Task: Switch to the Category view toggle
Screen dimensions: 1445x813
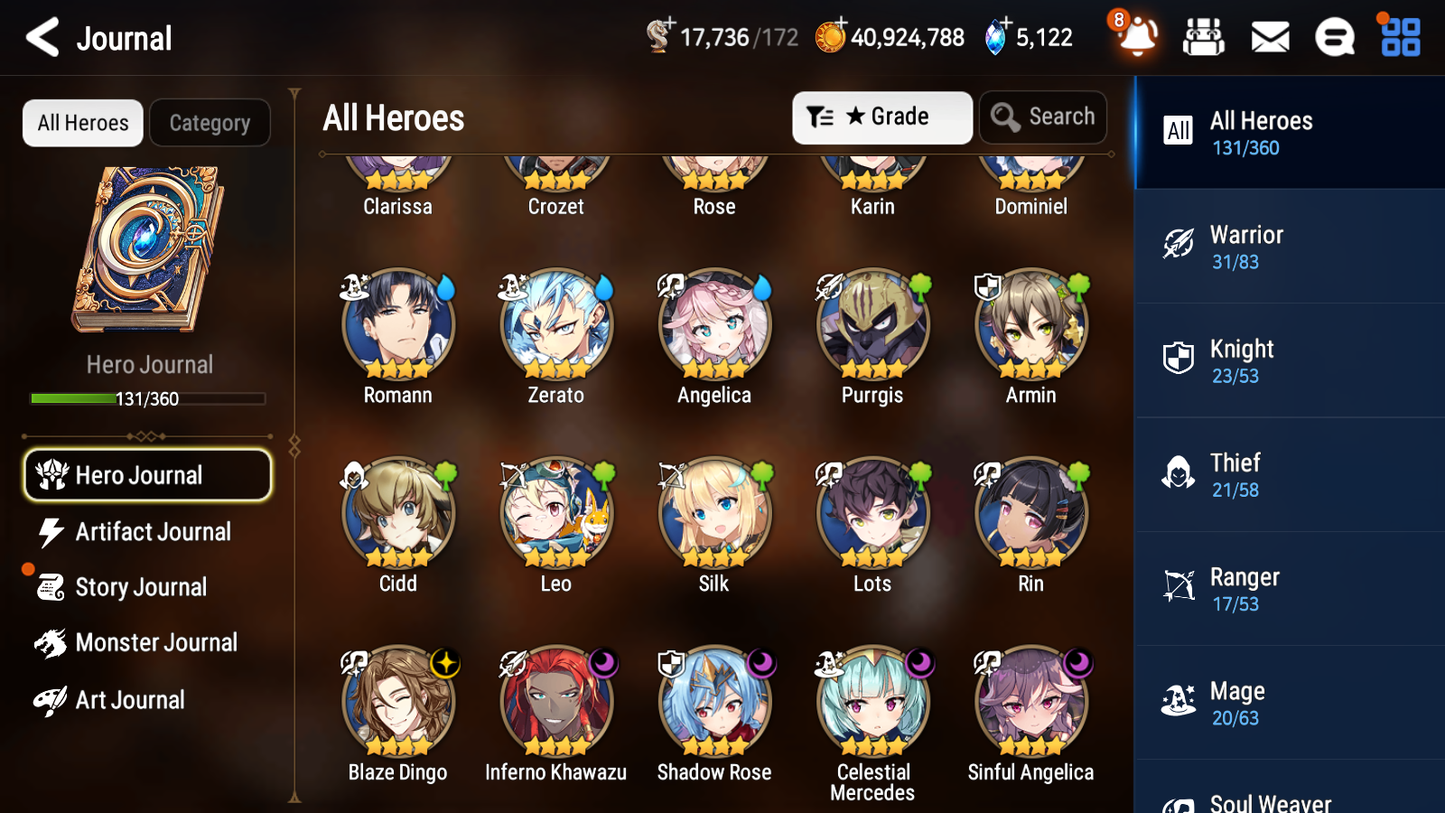Action: [x=210, y=122]
